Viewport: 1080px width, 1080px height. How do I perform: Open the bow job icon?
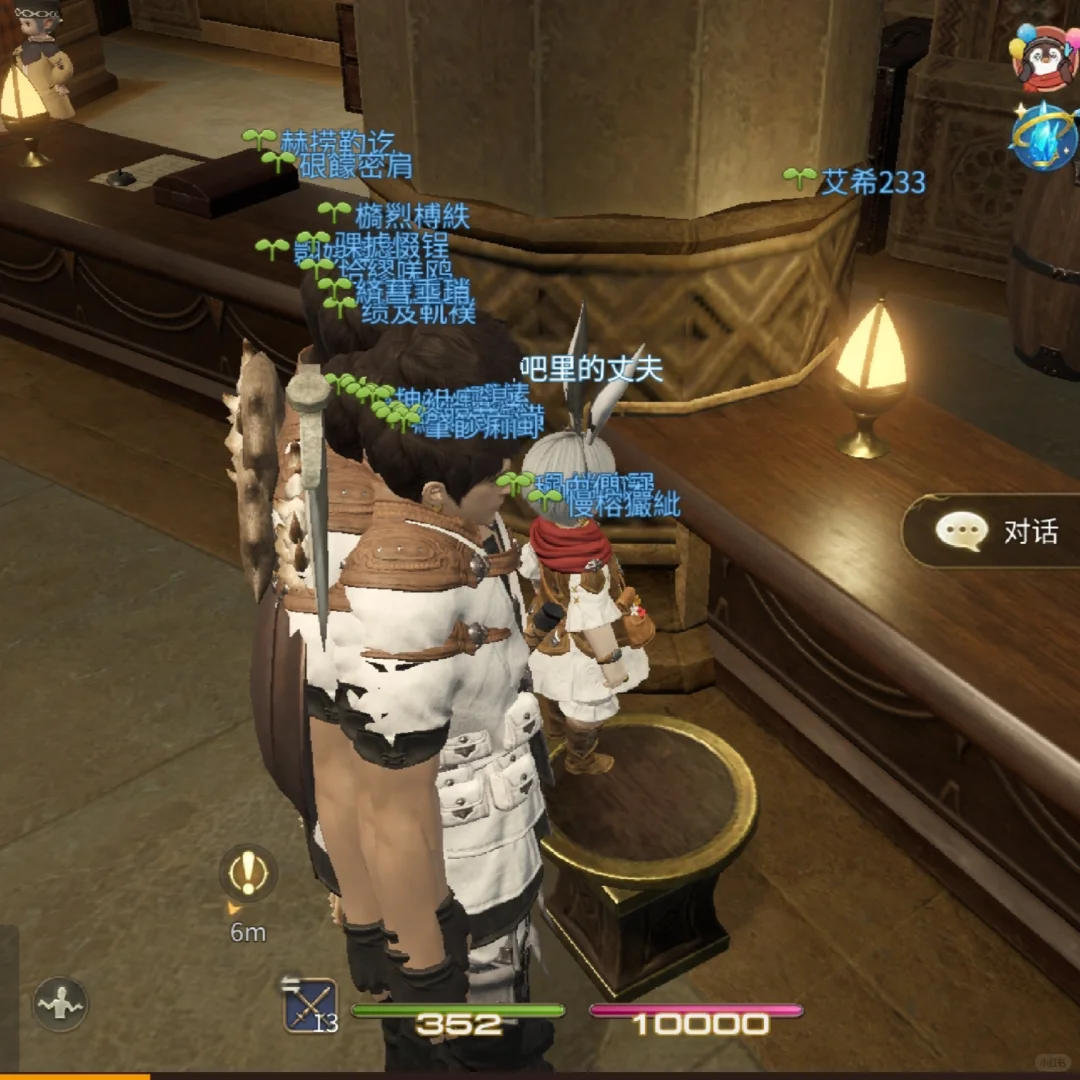(310, 1005)
